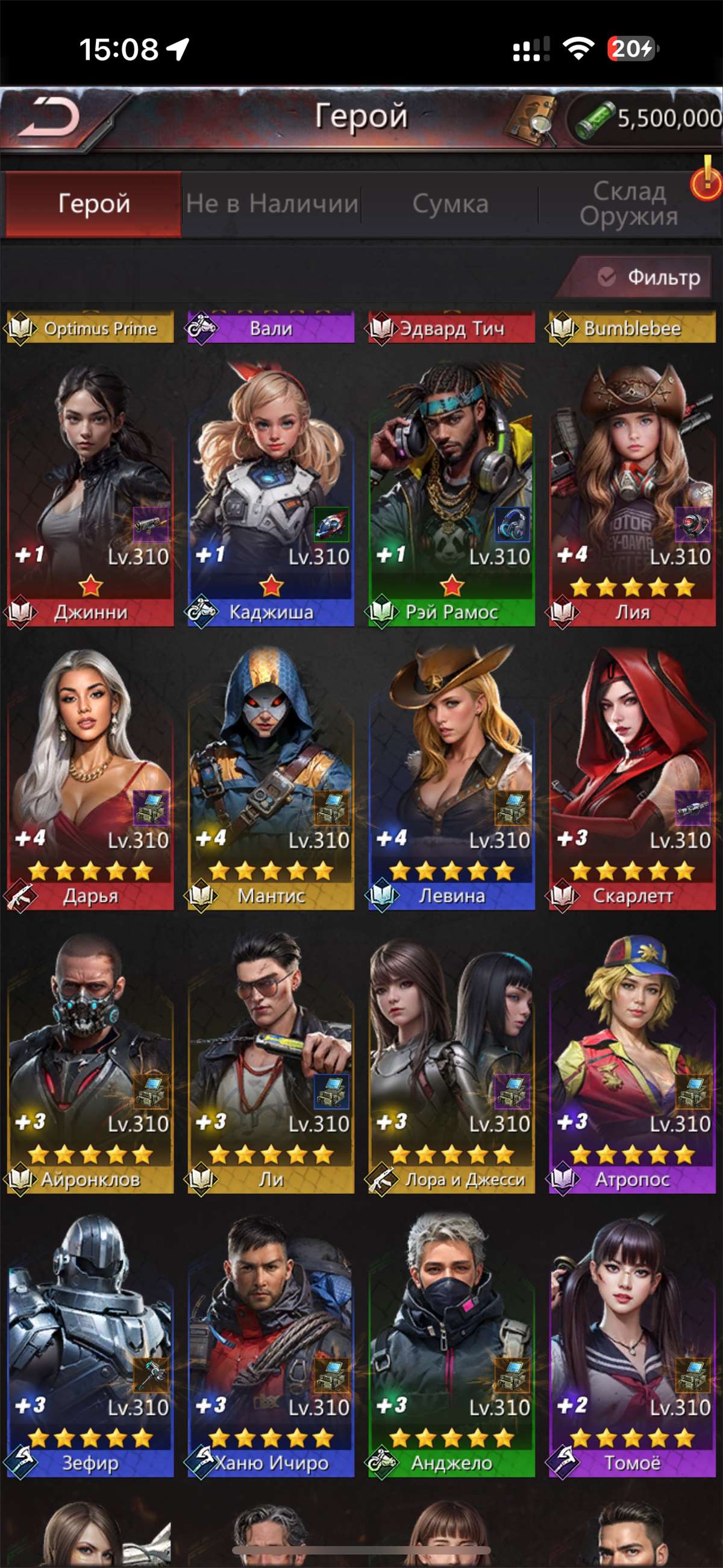Viewport: 723px width, 1568px height.
Task: Choose the Атропос hero card
Action: point(631,1061)
